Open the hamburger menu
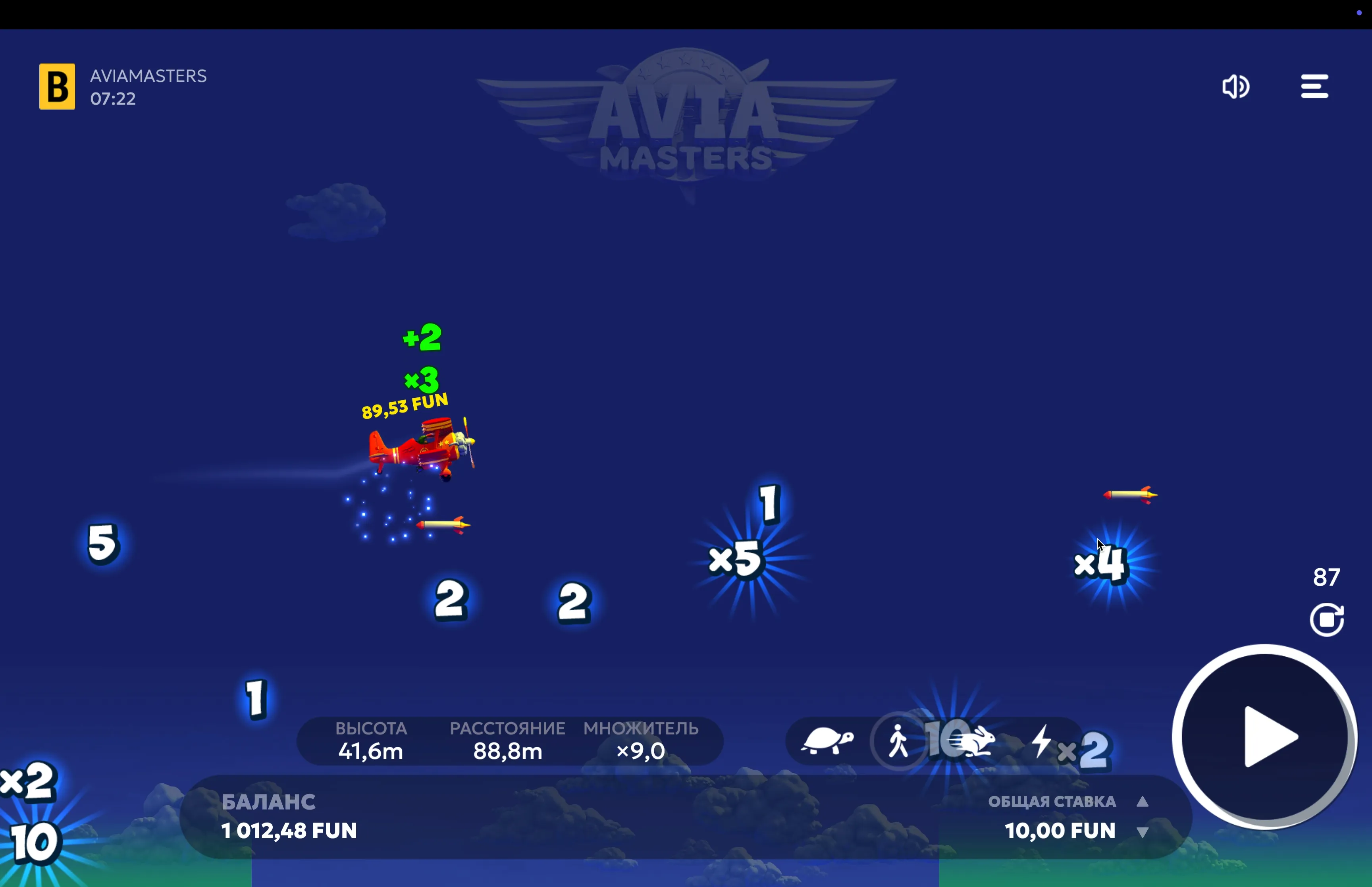Image resolution: width=1372 pixels, height=887 pixels. 1314,87
